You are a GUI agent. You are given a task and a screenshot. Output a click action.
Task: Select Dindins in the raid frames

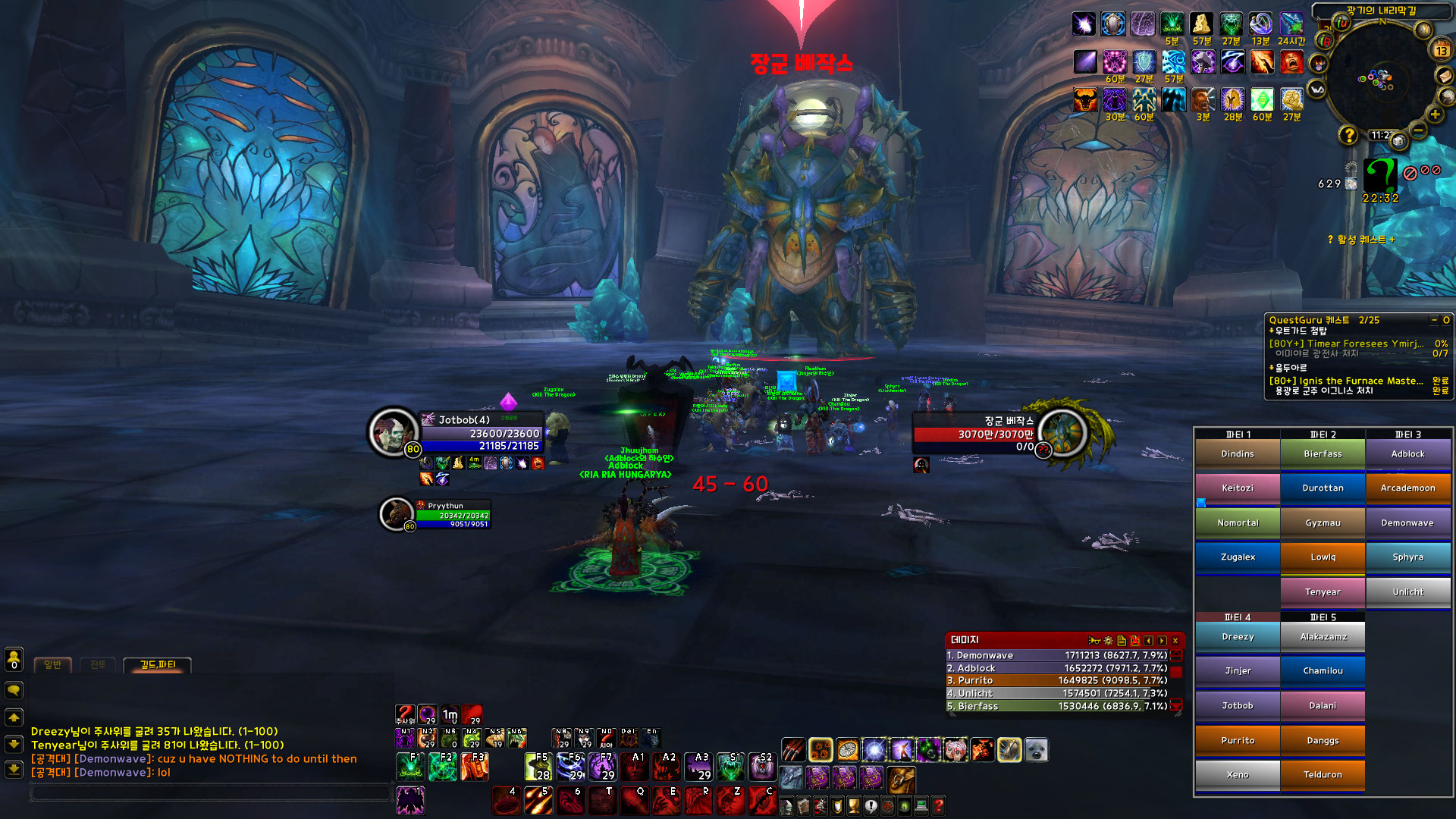(x=1237, y=454)
